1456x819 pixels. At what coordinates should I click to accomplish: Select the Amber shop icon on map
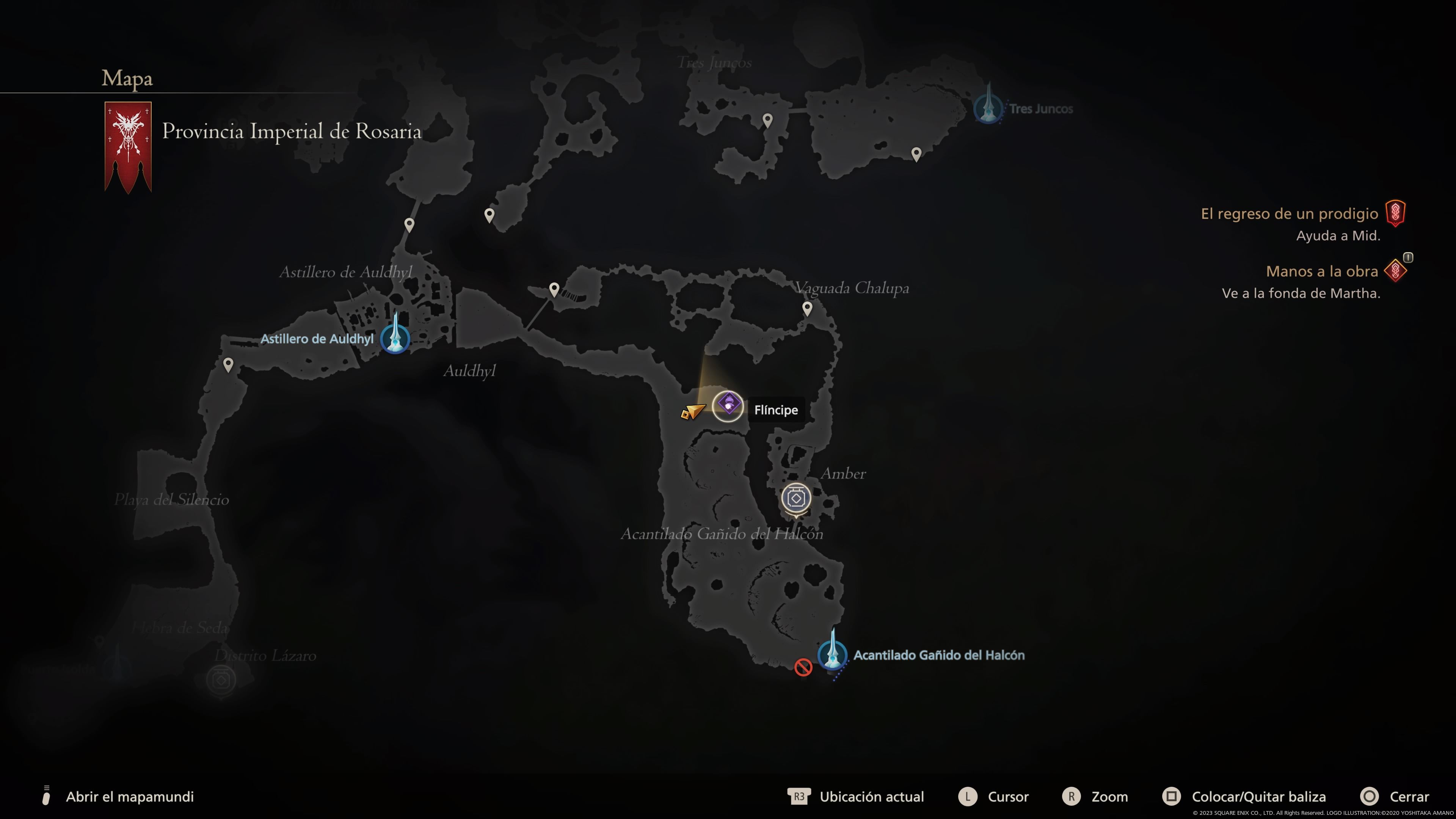click(796, 499)
